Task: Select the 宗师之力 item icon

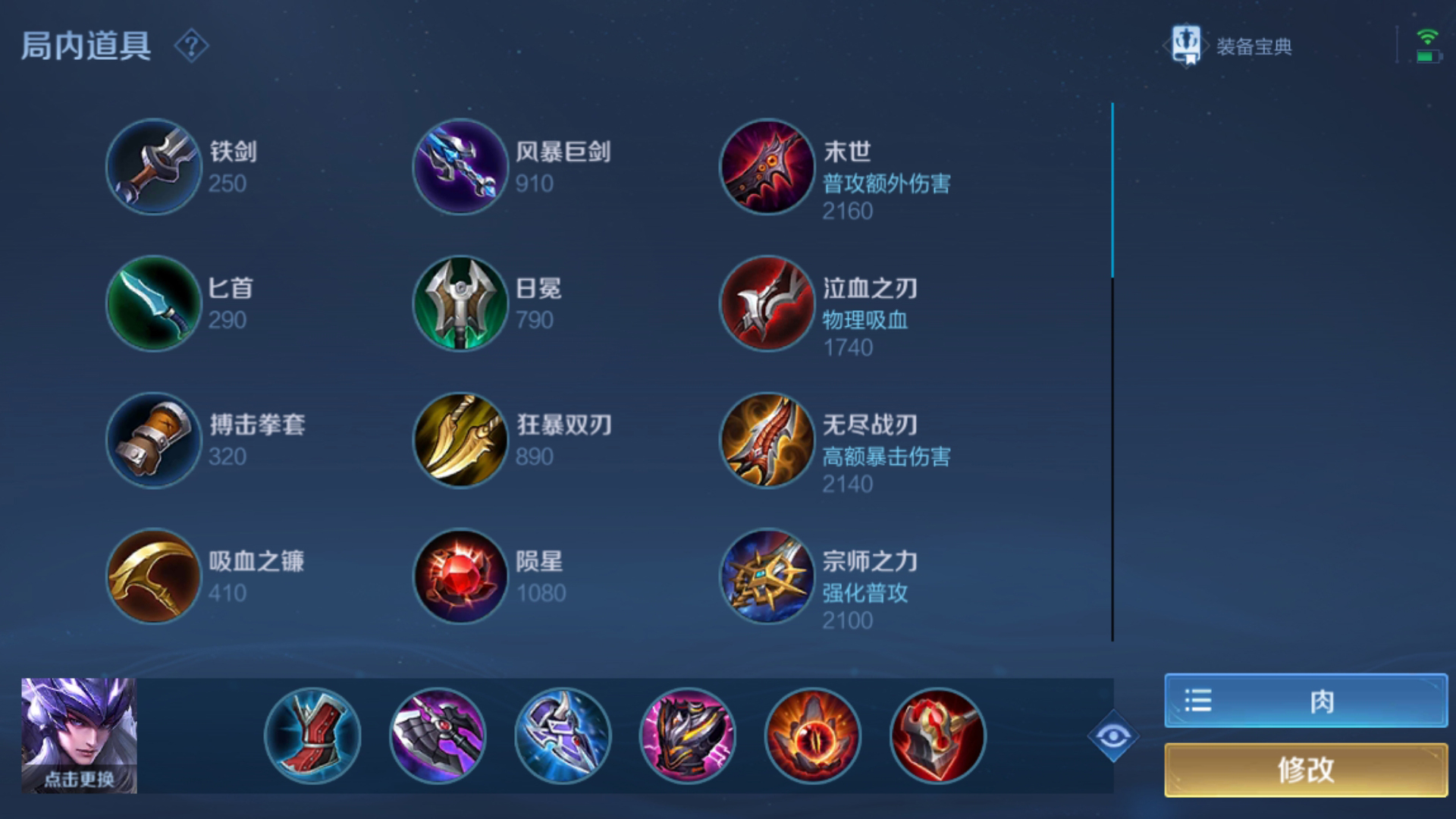Action: click(x=767, y=577)
